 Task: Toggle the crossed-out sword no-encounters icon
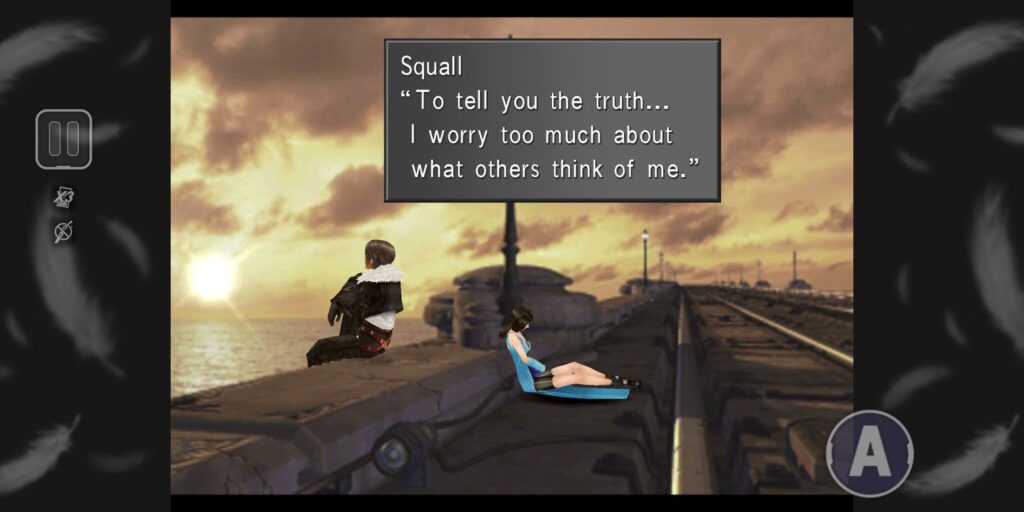pyautogui.click(x=63, y=232)
